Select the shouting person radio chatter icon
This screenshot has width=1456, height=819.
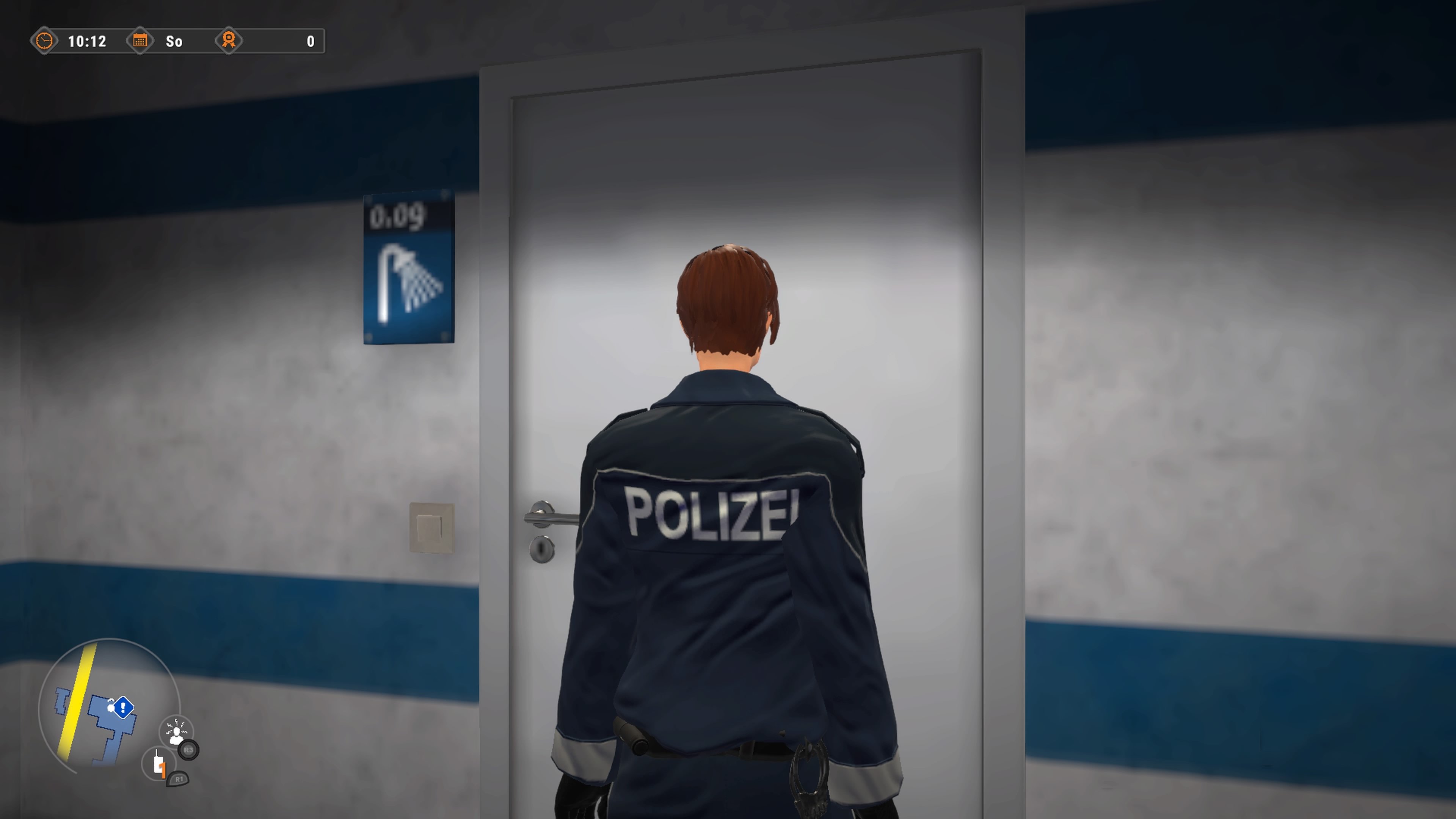(176, 732)
